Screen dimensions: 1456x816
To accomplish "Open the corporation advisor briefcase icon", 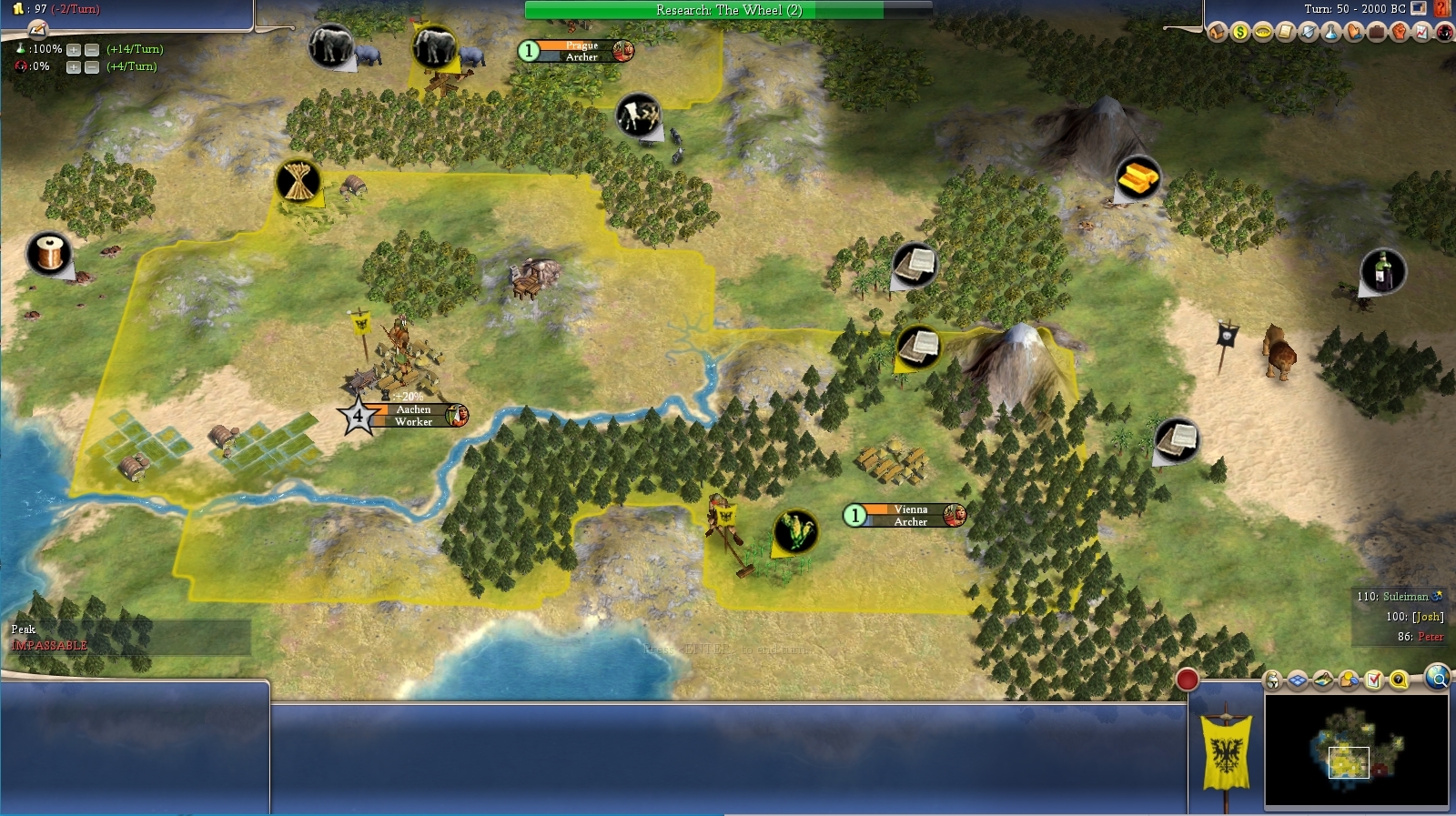I will tap(1376, 33).
